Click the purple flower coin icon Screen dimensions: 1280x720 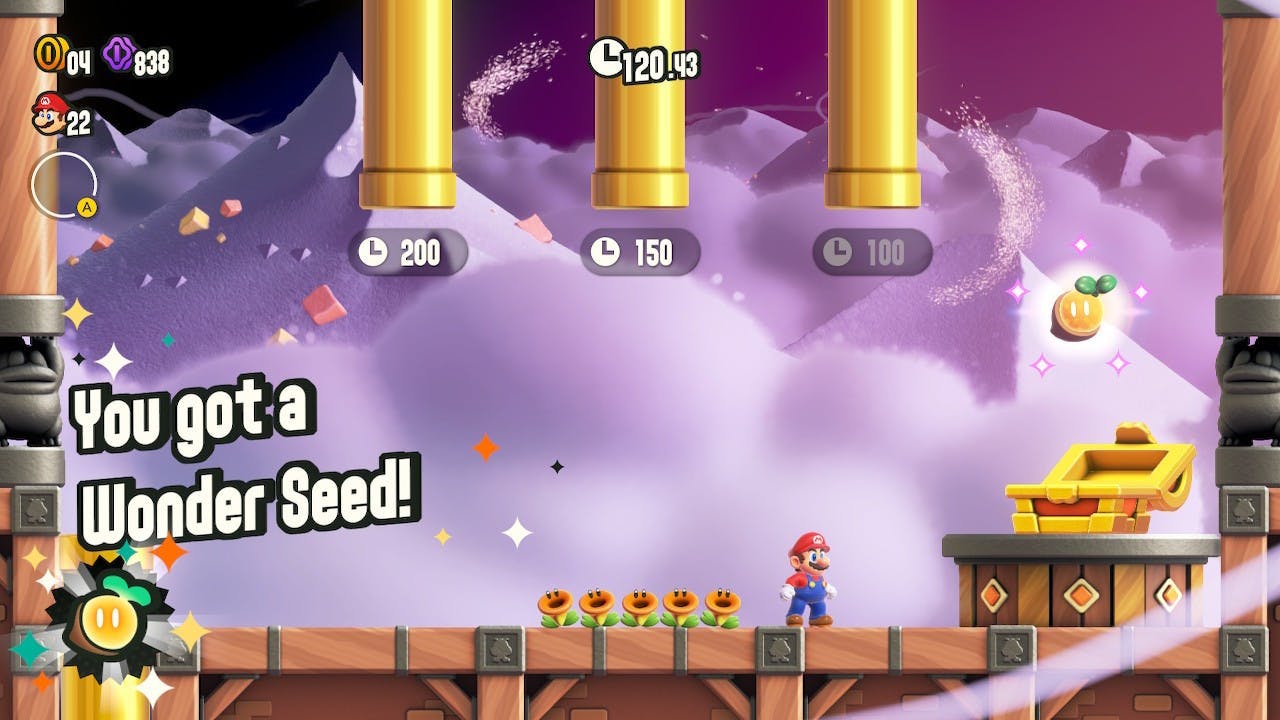tap(118, 54)
